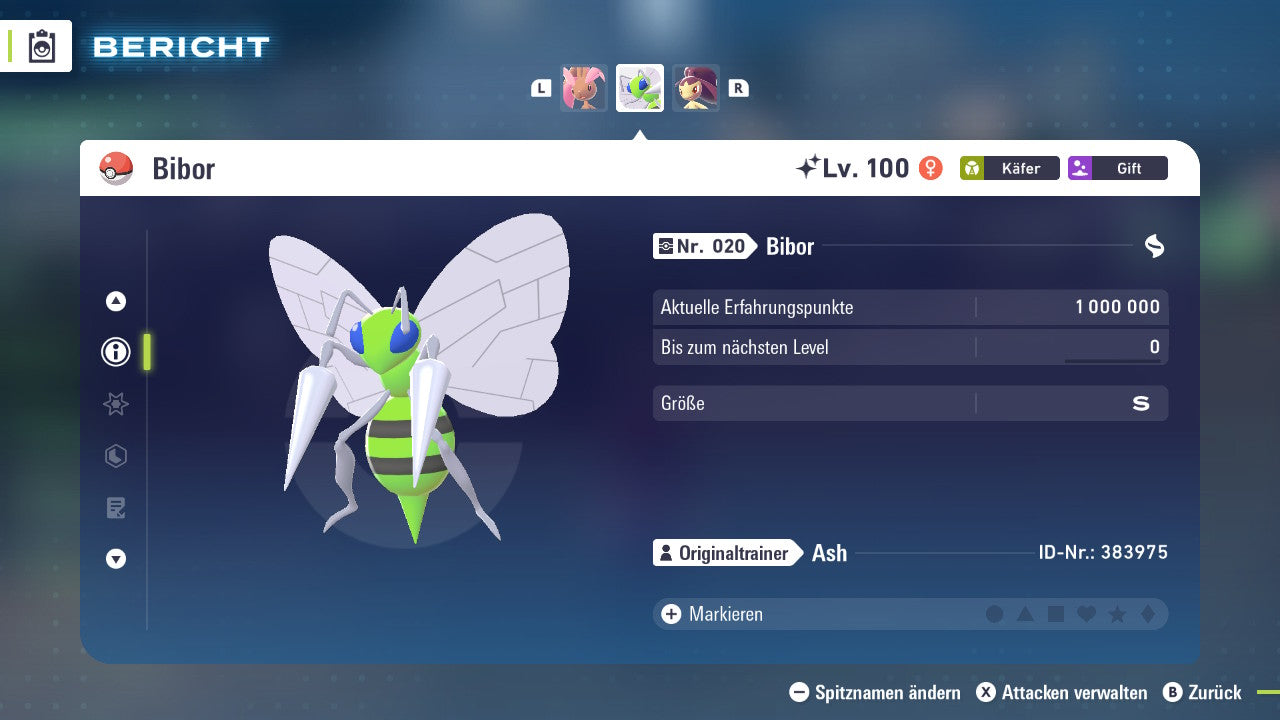Select the memo/notes sidebar icon
The width and height of the screenshot is (1280, 720).
(115, 508)
